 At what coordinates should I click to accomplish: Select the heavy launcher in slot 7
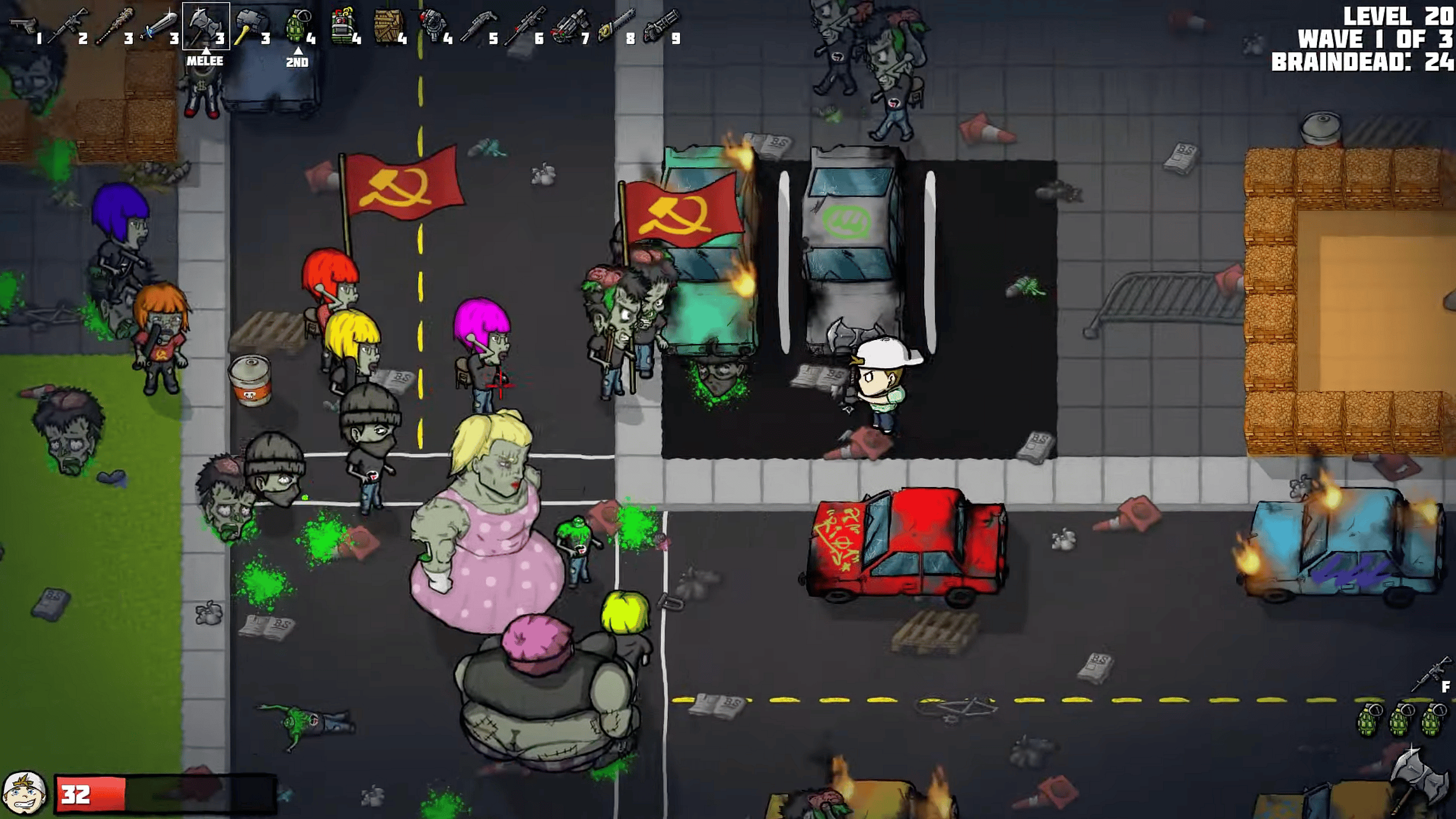click(570, 25)
